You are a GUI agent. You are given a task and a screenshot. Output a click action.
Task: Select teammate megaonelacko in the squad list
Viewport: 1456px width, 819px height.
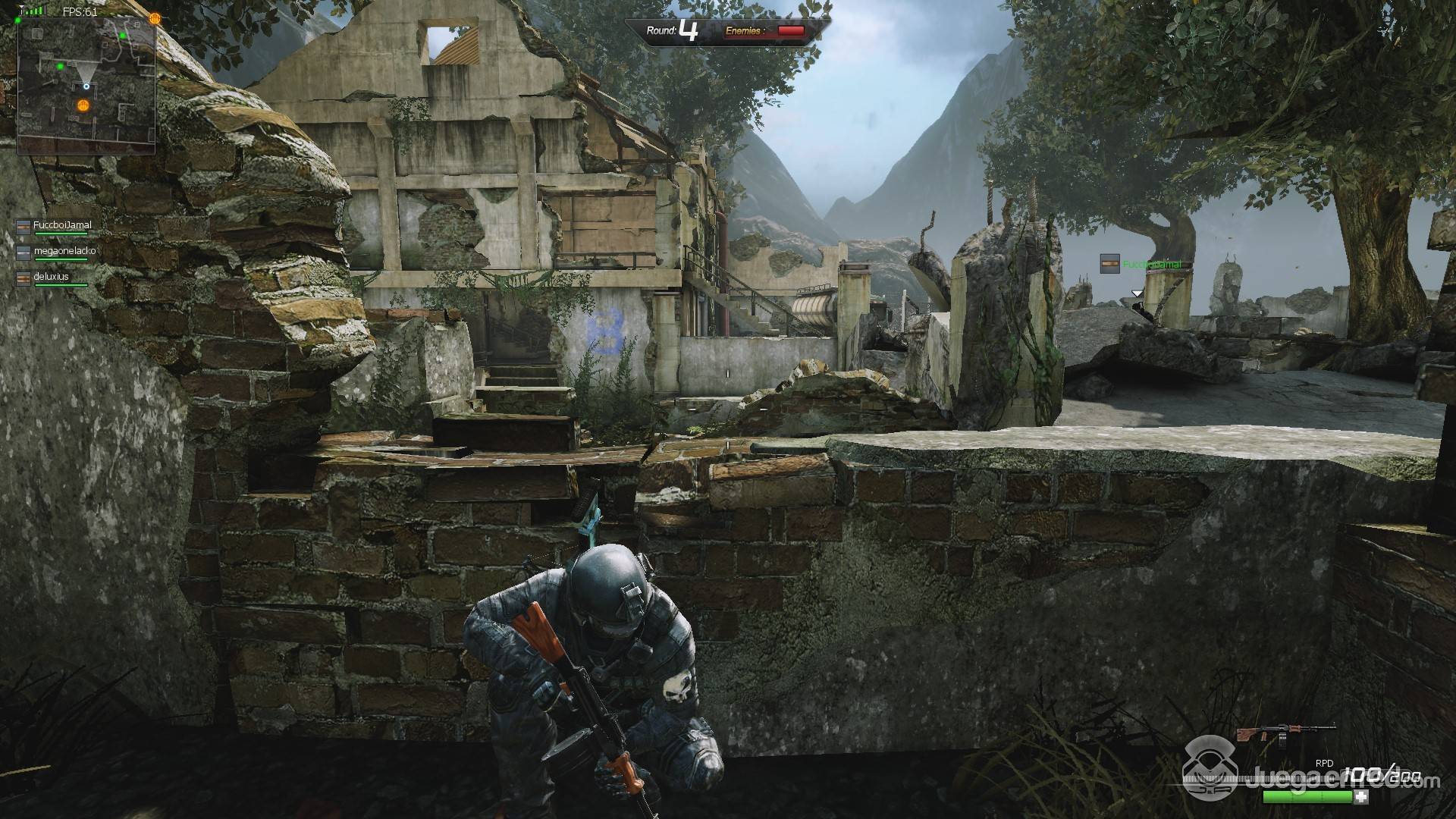64,250
